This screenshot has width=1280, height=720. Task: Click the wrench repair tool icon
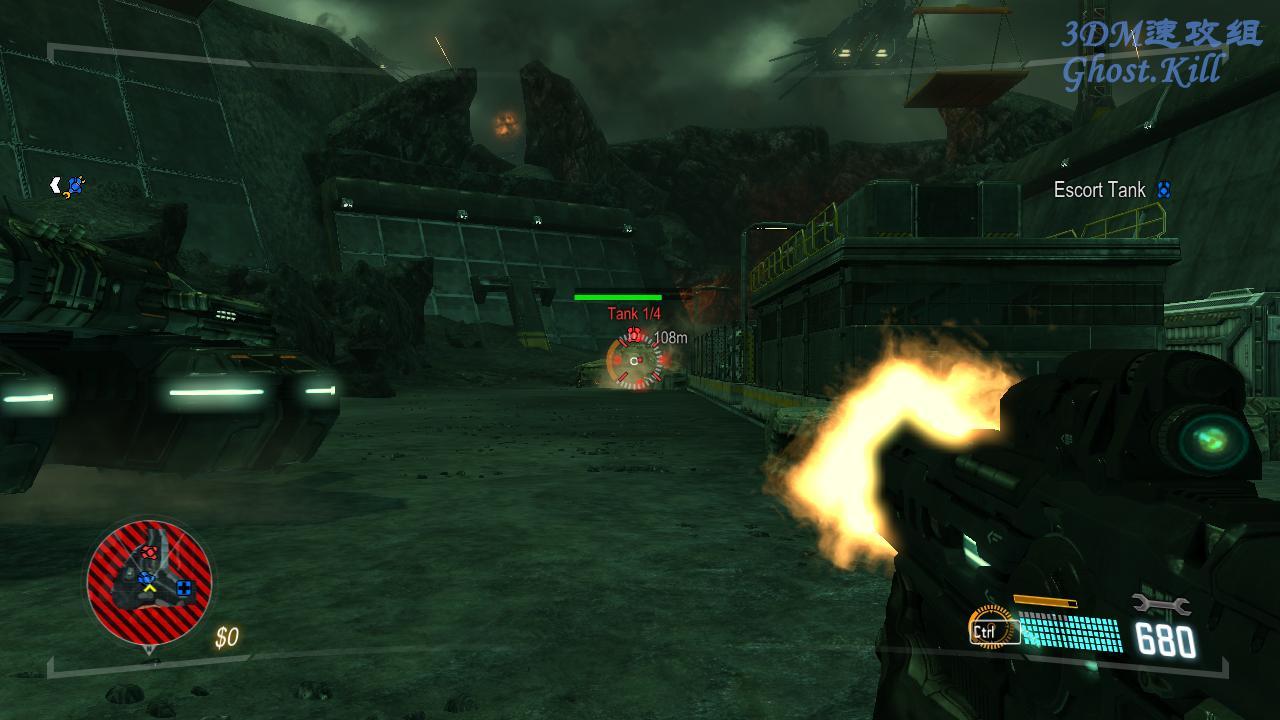(1160, 603)
